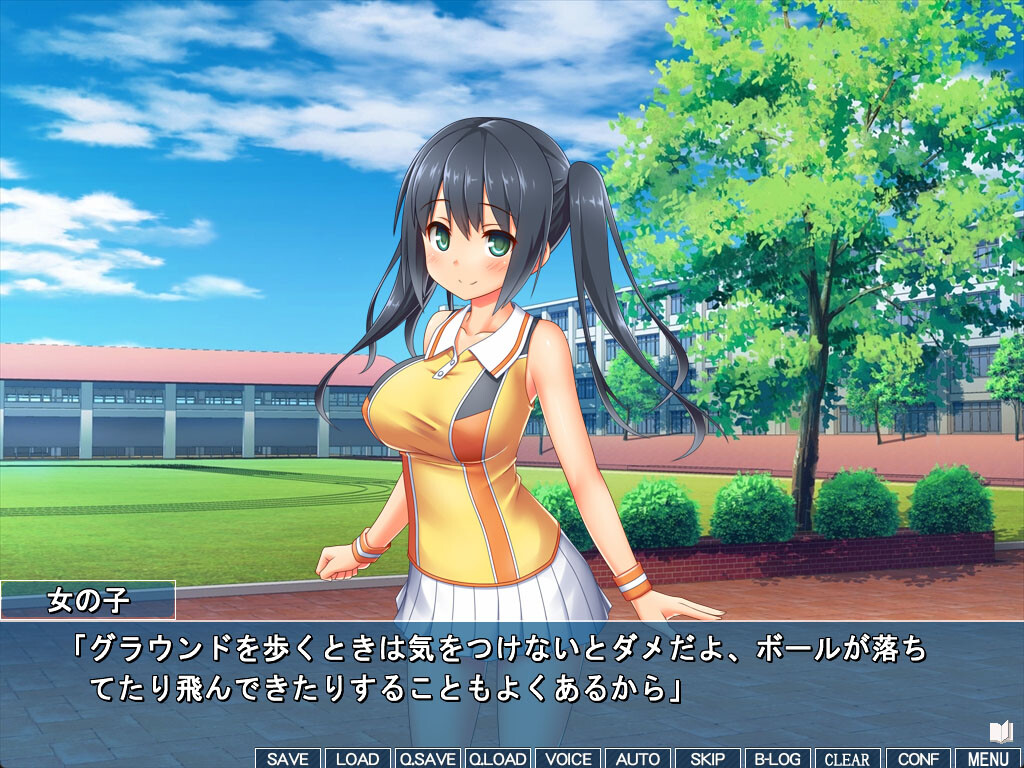This screenshot has height=768, width=1024.
Task: Replay the line using VOICE
Action: 568,759
